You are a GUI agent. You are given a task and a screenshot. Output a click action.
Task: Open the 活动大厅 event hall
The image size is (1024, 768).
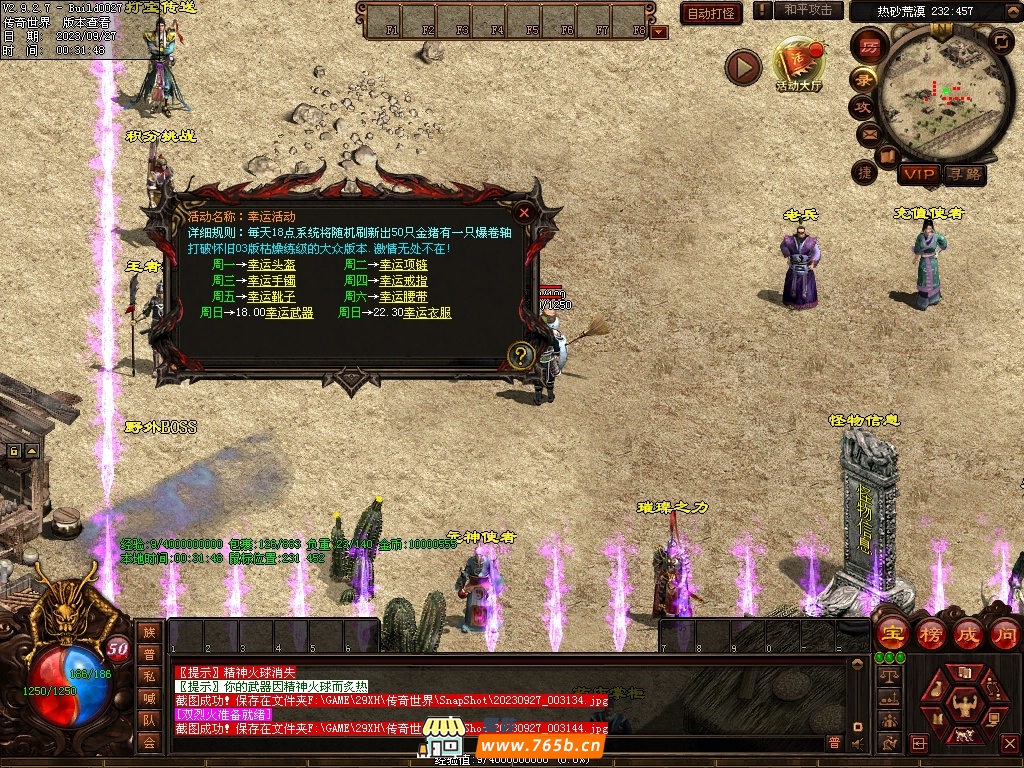coord(798,65)
